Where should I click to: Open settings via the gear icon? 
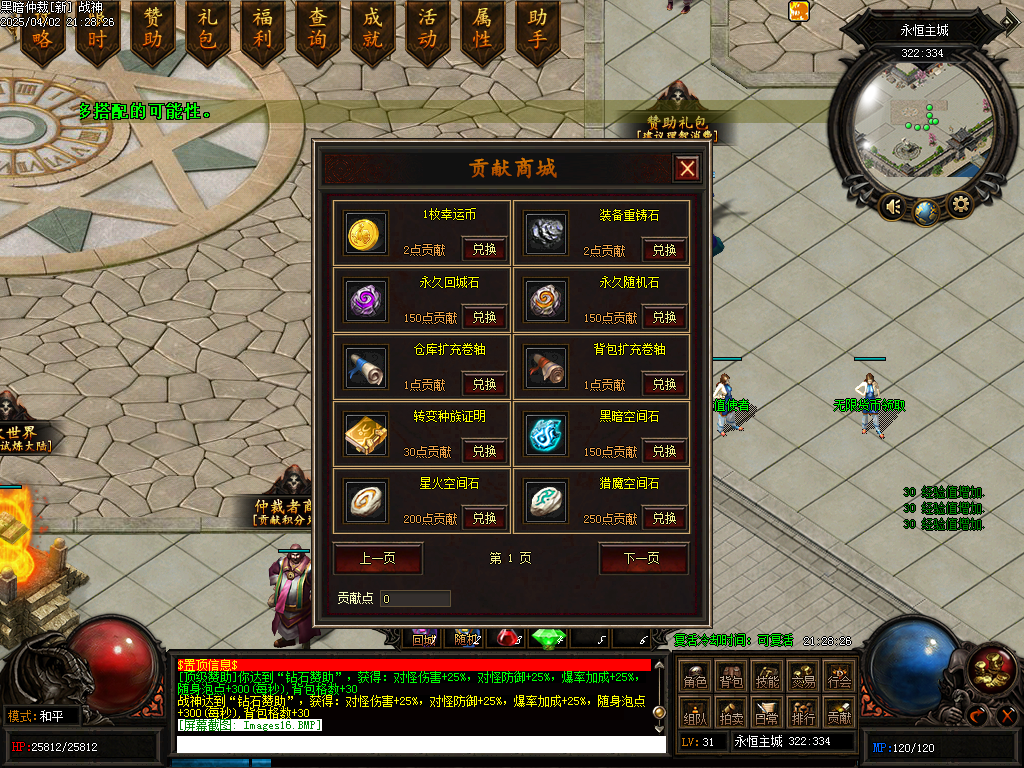pyautogui.click(x=960, y=206)
